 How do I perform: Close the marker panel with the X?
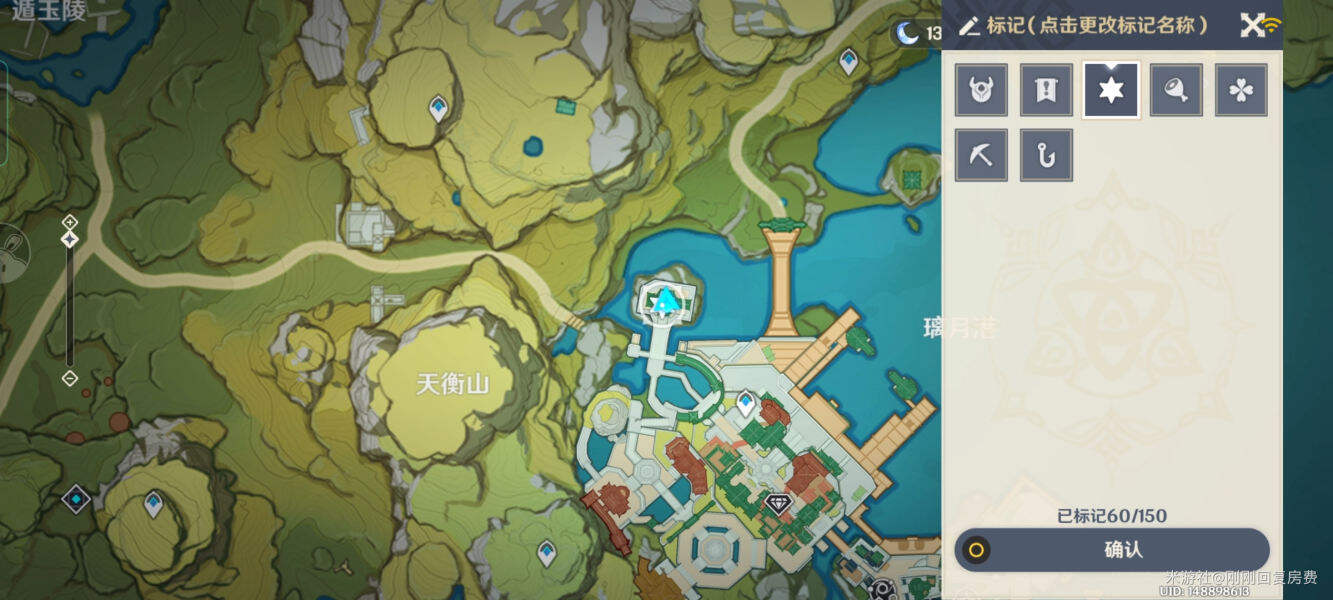1252,26
